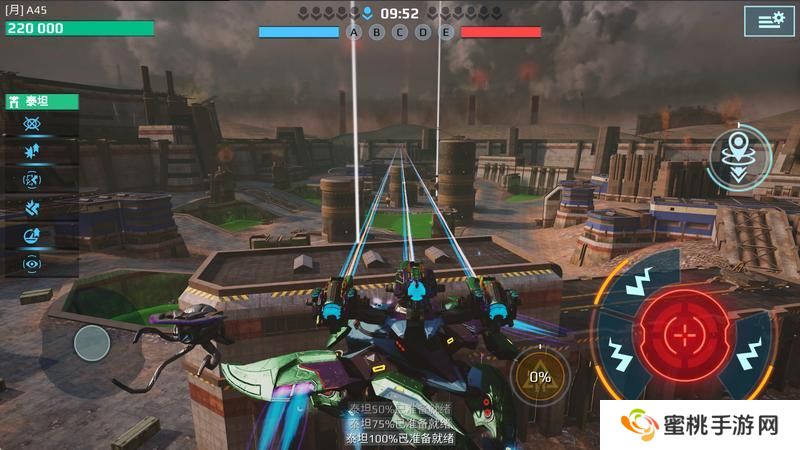This screenshot has height=450, width=800.
Task: Tap the round movement joystick
Action: 92,343
